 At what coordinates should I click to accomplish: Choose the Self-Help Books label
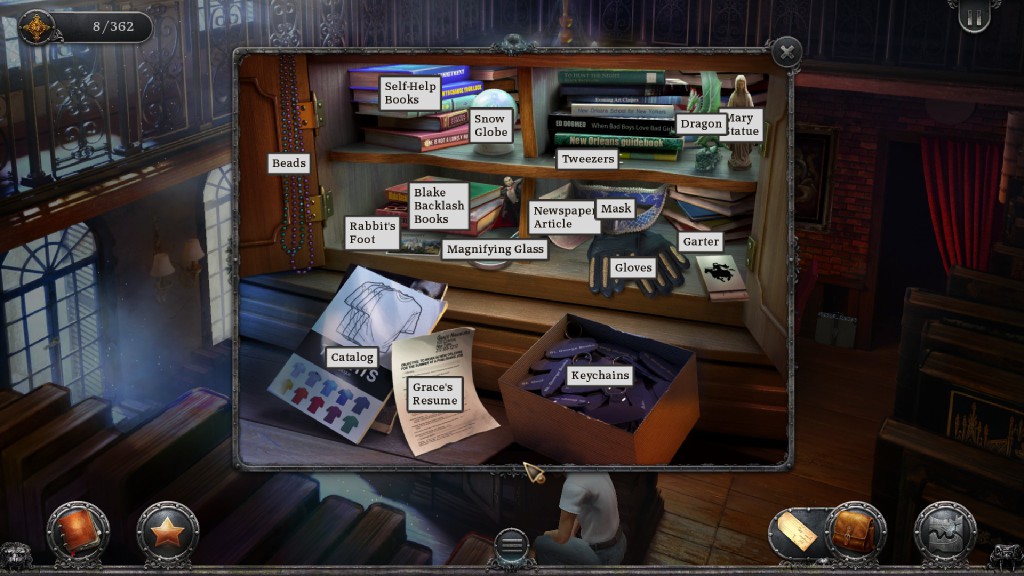[410, 93]
